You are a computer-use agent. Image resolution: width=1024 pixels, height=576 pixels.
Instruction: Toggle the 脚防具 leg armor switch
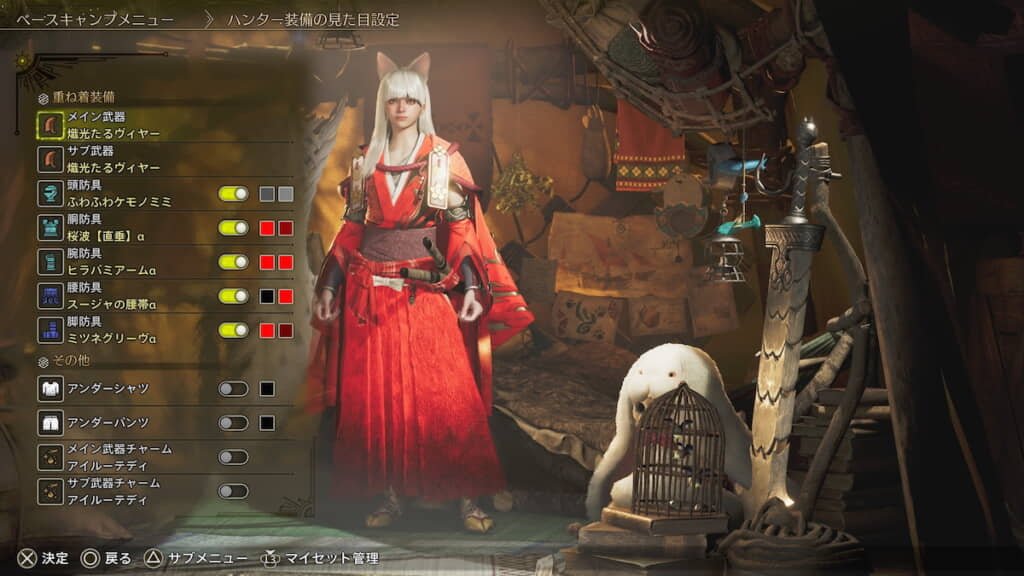pos(233,330)
